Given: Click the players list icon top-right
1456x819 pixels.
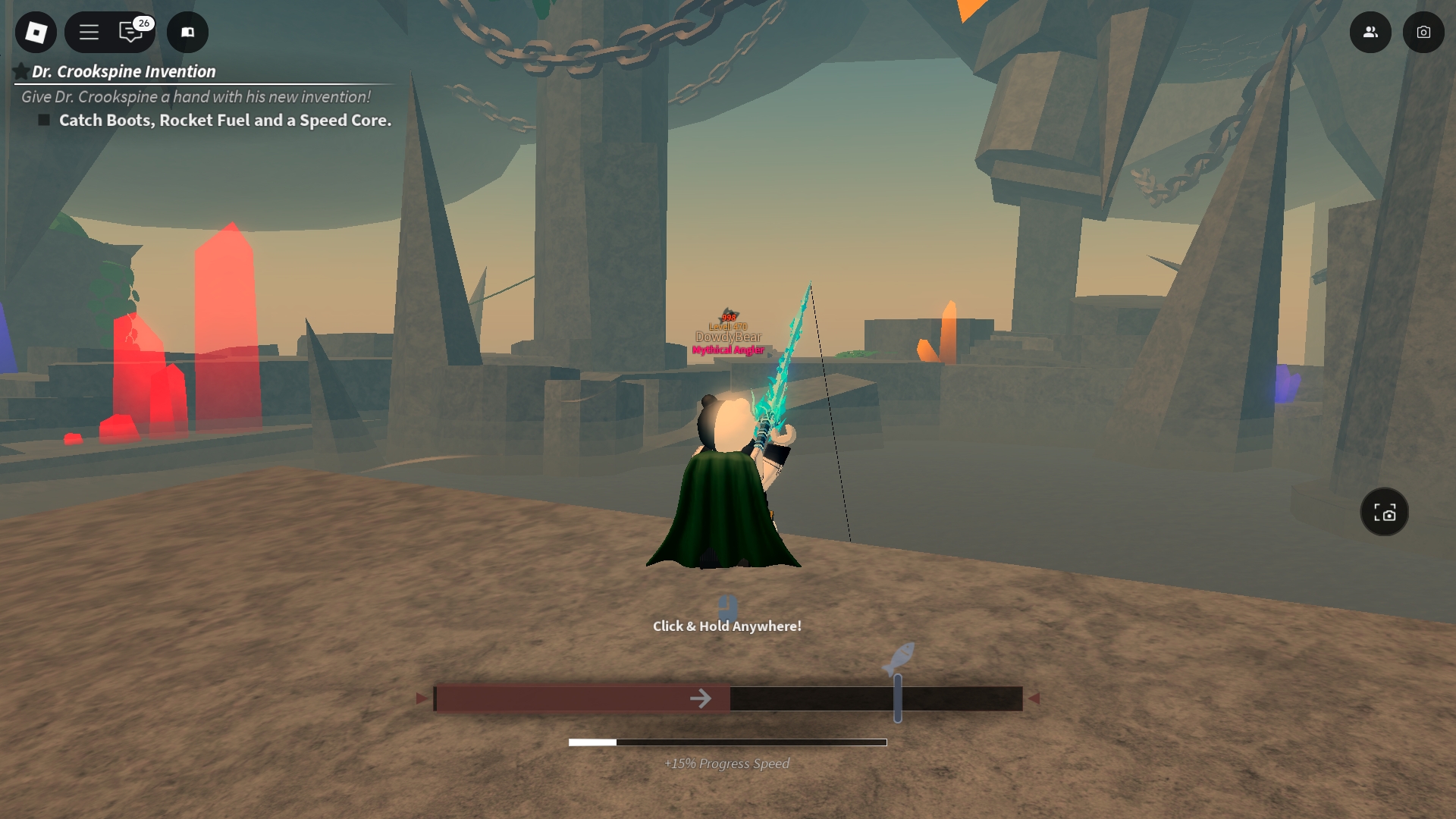Looking at the screenshot, I should pos(1370,33).
